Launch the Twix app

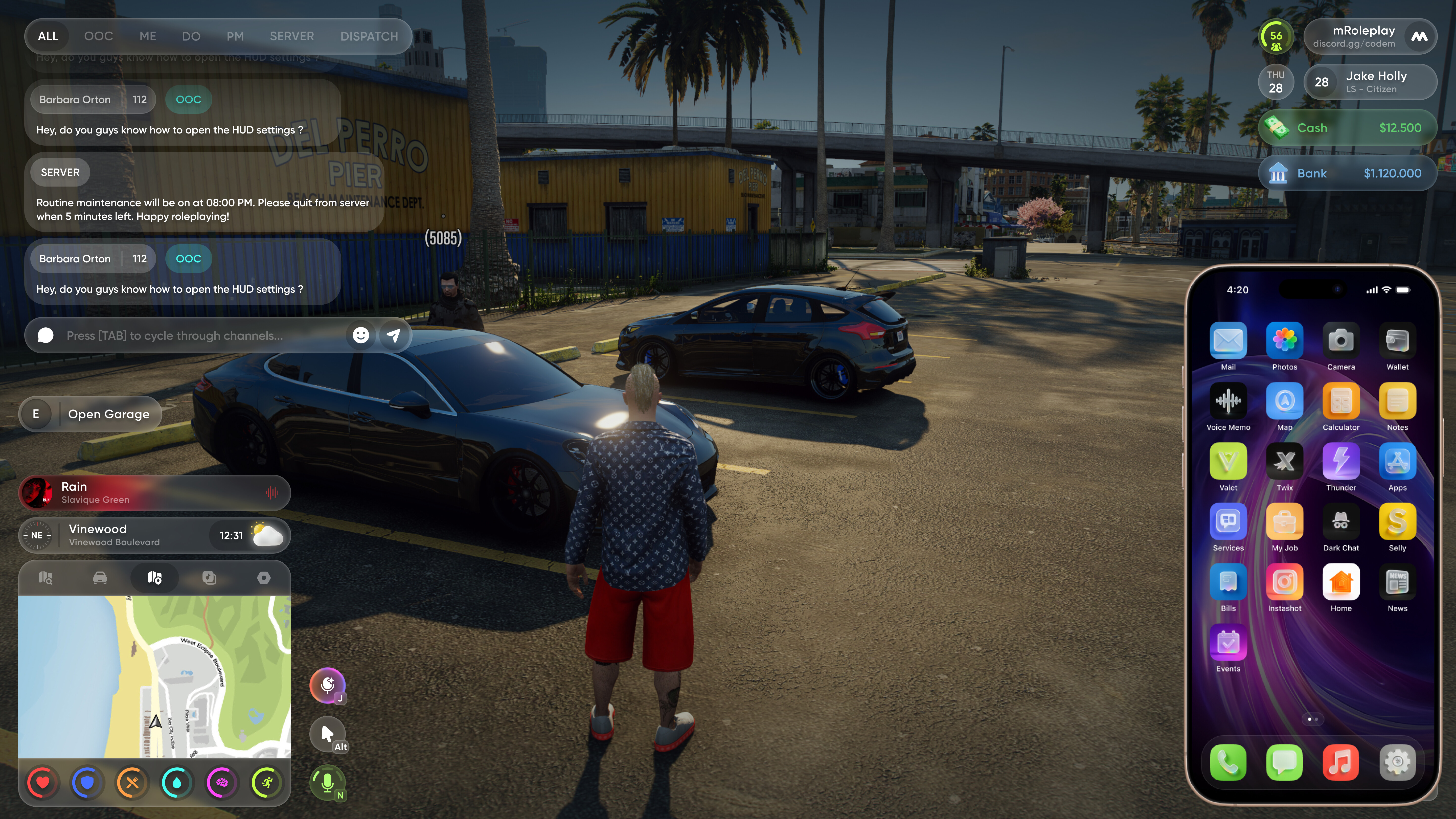(1284, 462)
